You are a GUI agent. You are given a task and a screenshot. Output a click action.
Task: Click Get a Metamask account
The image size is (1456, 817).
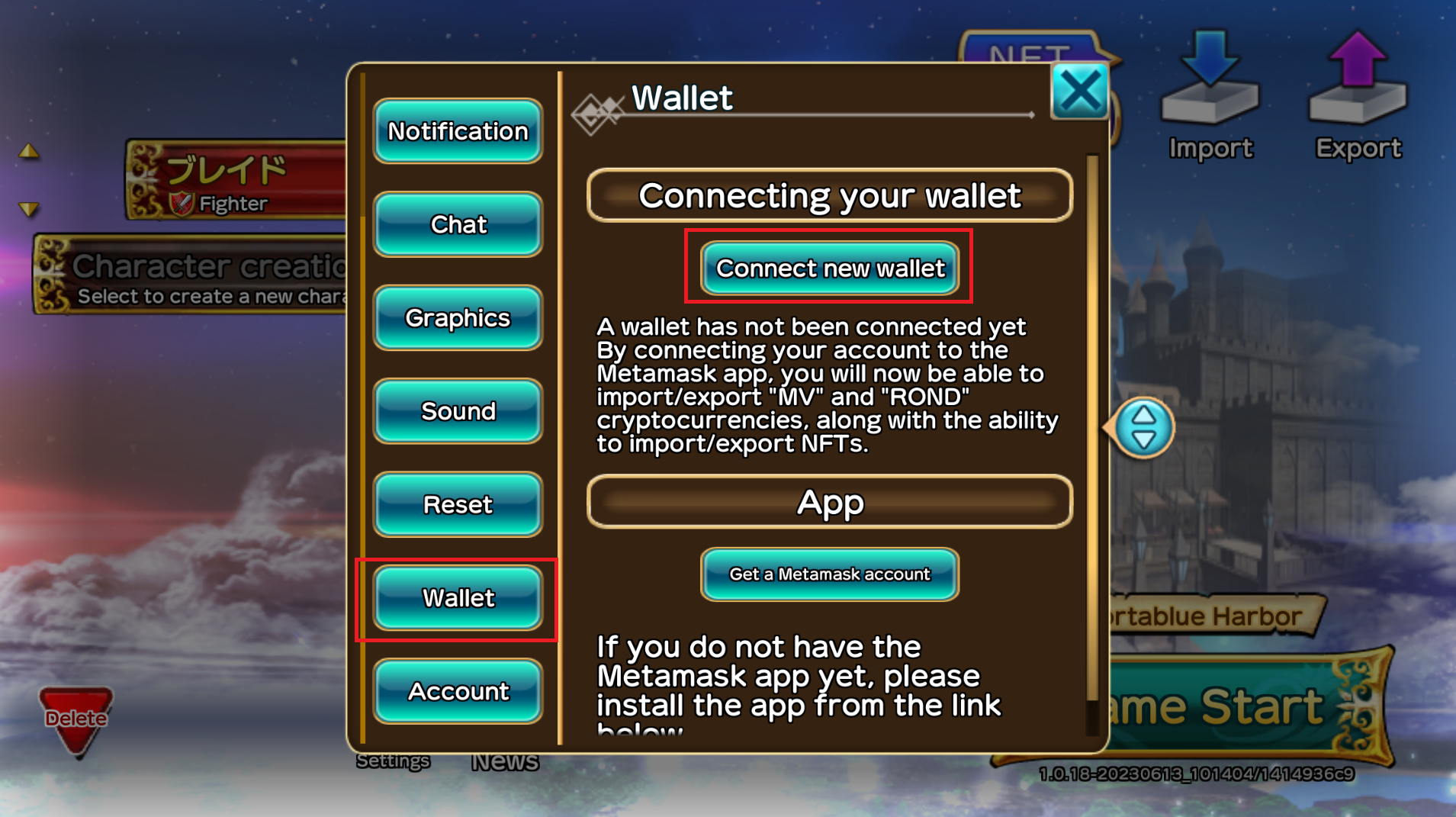click(x=830, y=574)
